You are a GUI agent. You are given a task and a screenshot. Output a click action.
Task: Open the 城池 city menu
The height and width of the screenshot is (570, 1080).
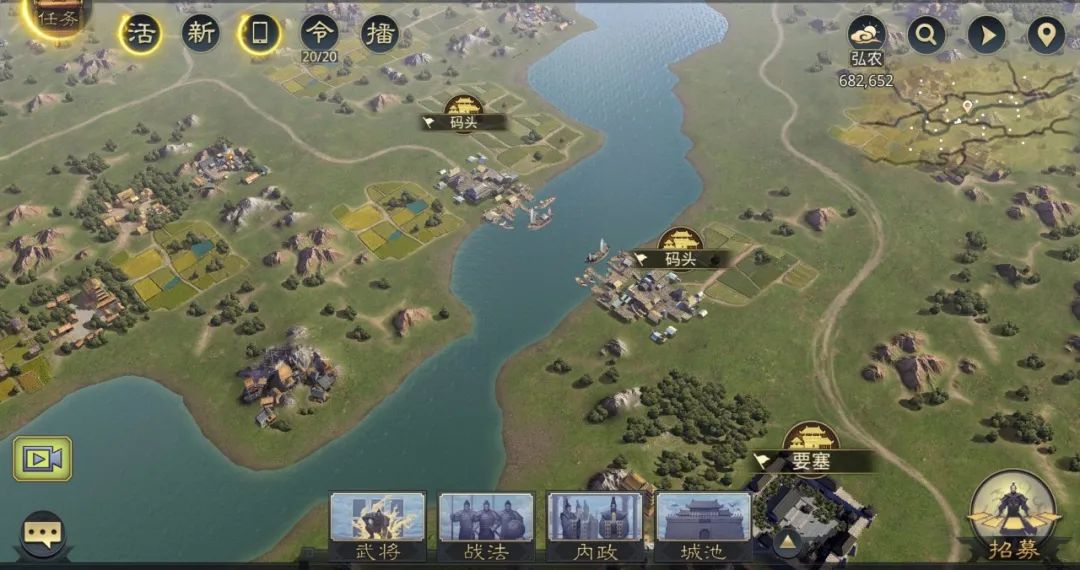703,526
